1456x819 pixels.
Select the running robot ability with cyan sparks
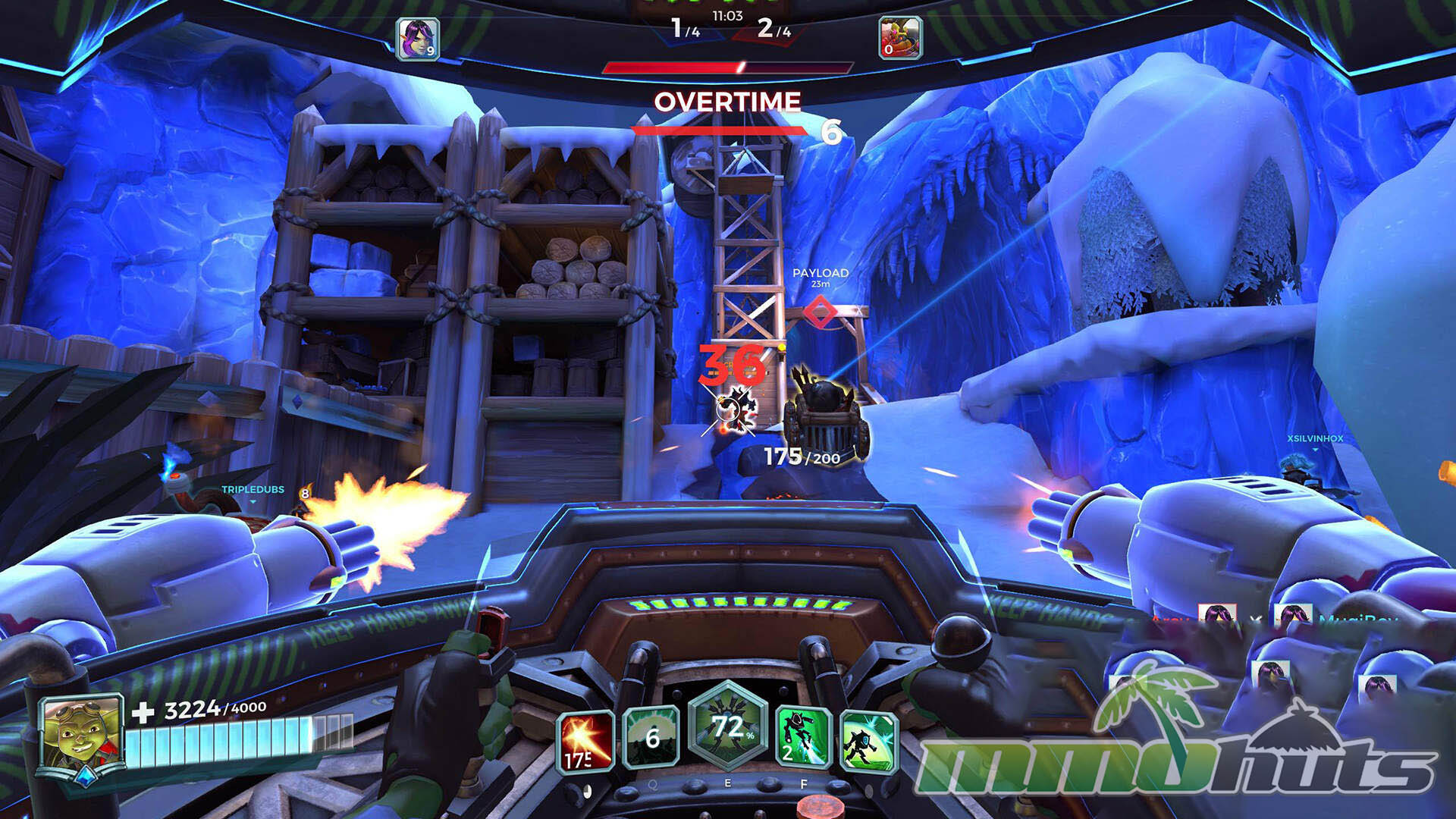coord(869,741)
